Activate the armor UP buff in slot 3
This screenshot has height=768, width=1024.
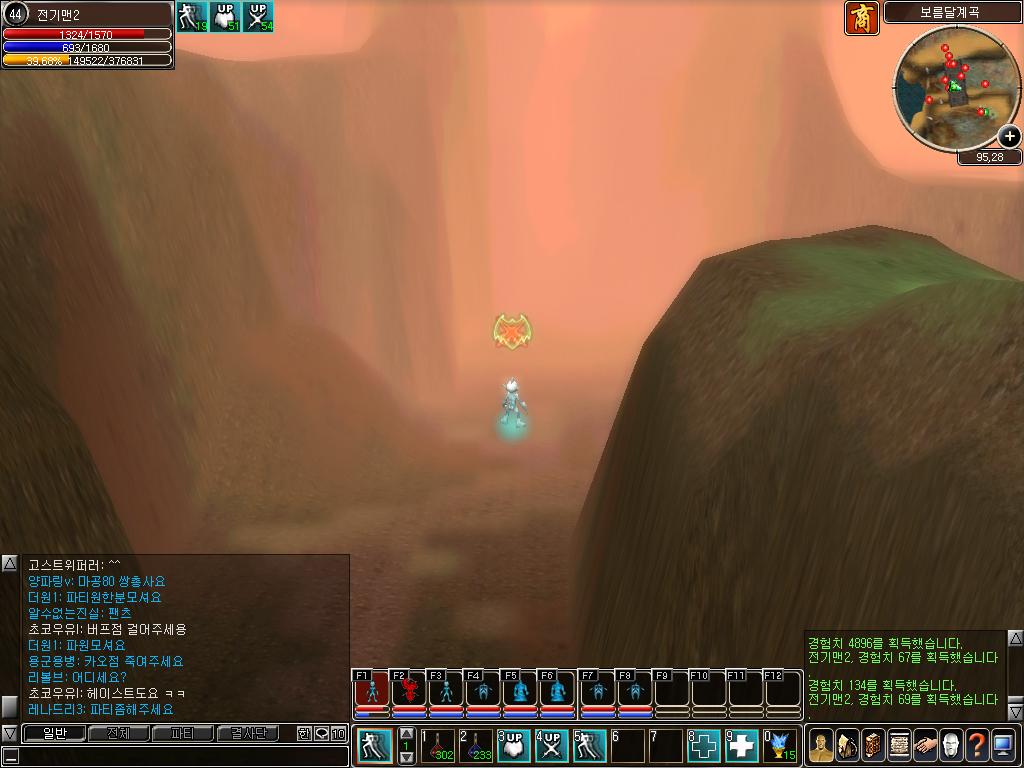pos(514,745)
